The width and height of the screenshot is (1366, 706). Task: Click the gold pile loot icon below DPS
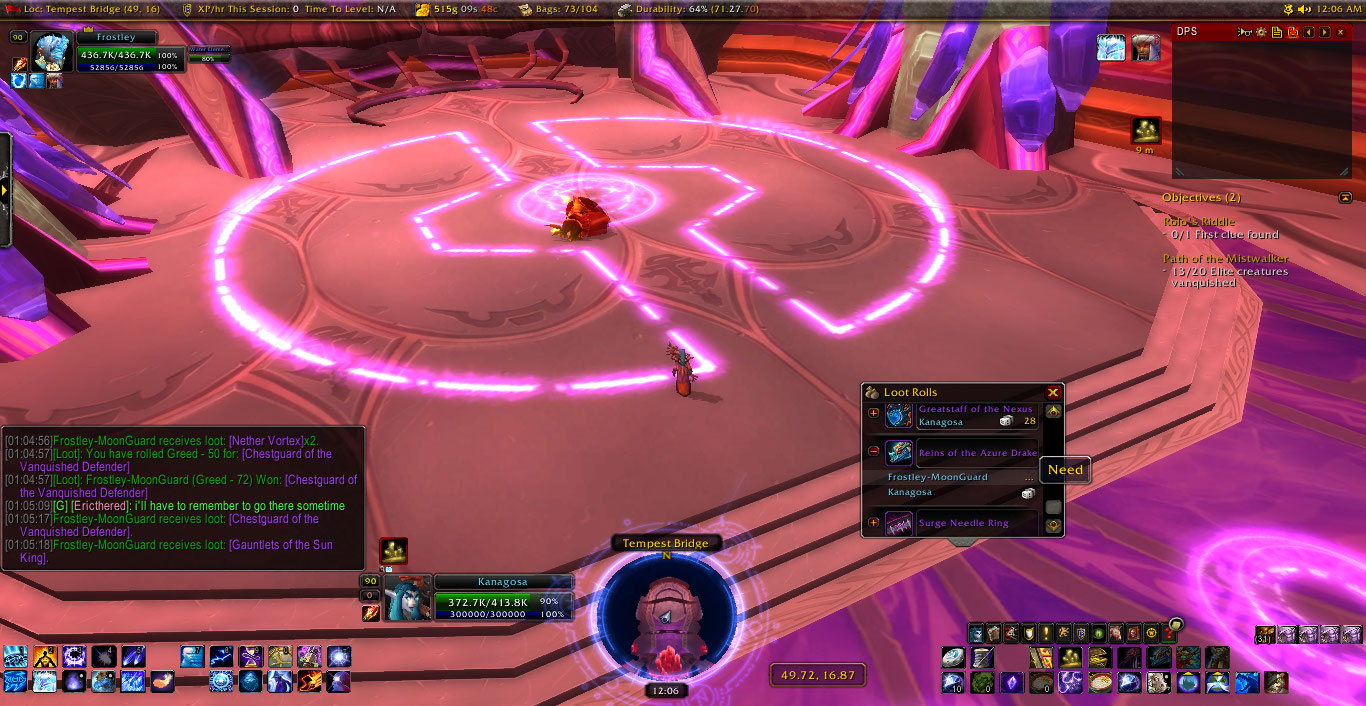(x=1145, y=130)
